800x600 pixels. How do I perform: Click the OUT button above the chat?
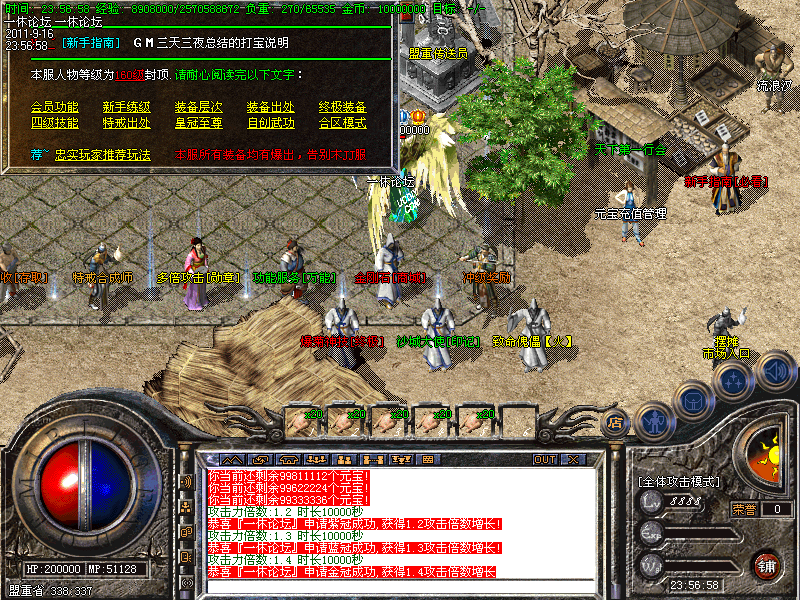tap(544, 460)
